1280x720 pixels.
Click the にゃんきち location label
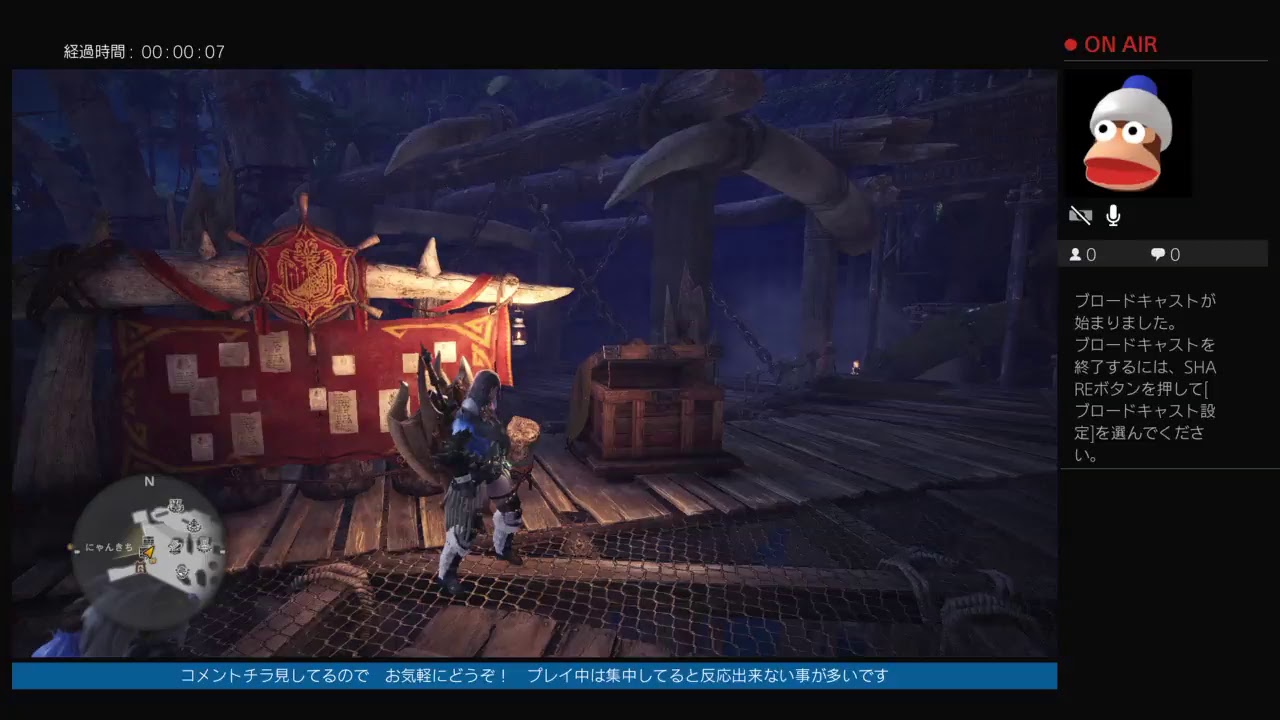click(108, 549)
